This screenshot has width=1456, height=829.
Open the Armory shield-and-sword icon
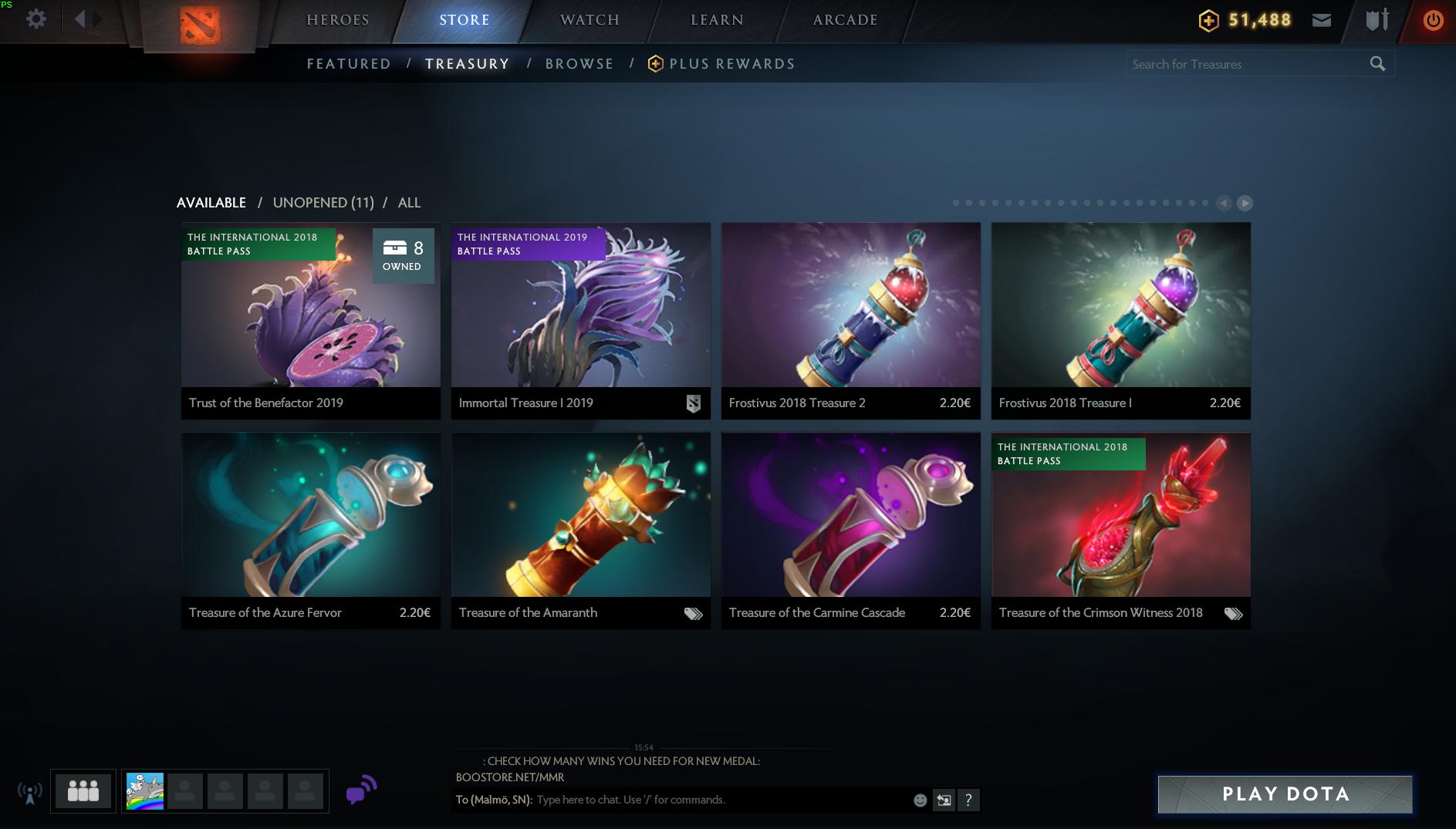(x=1376, y=19)
